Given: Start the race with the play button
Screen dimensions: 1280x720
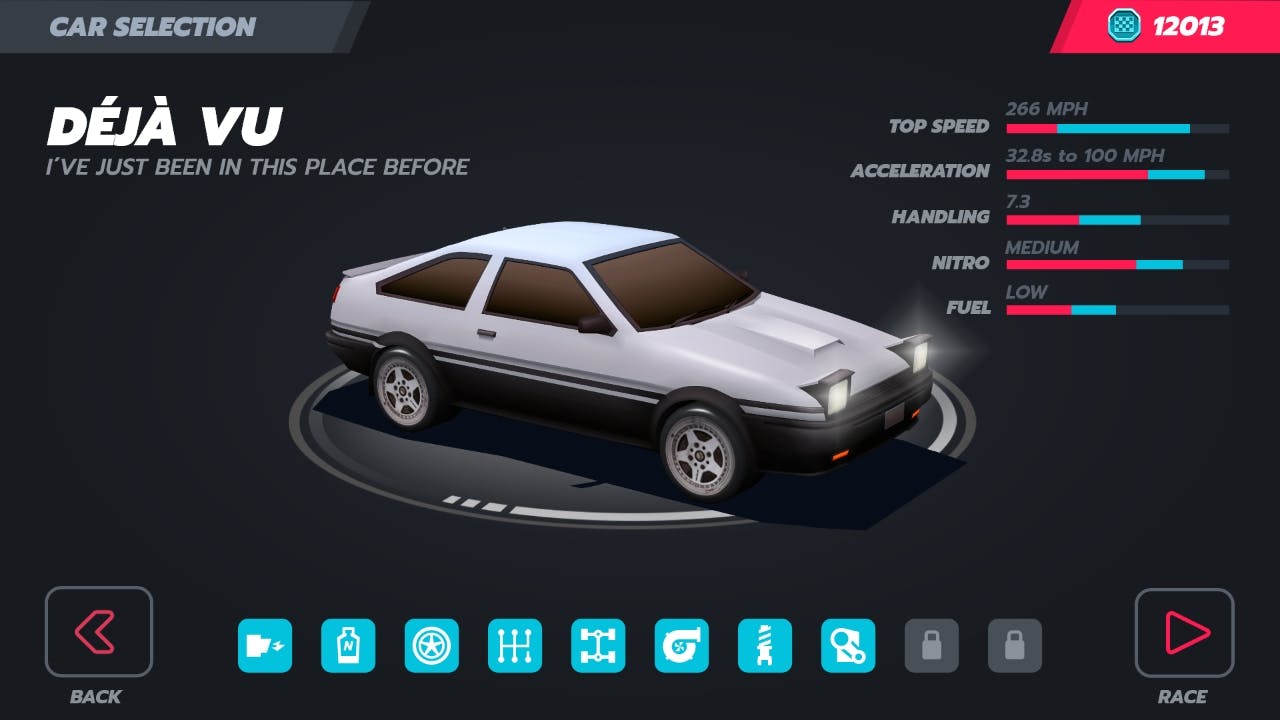Looking at the screenshot, I should point(1184,632).
